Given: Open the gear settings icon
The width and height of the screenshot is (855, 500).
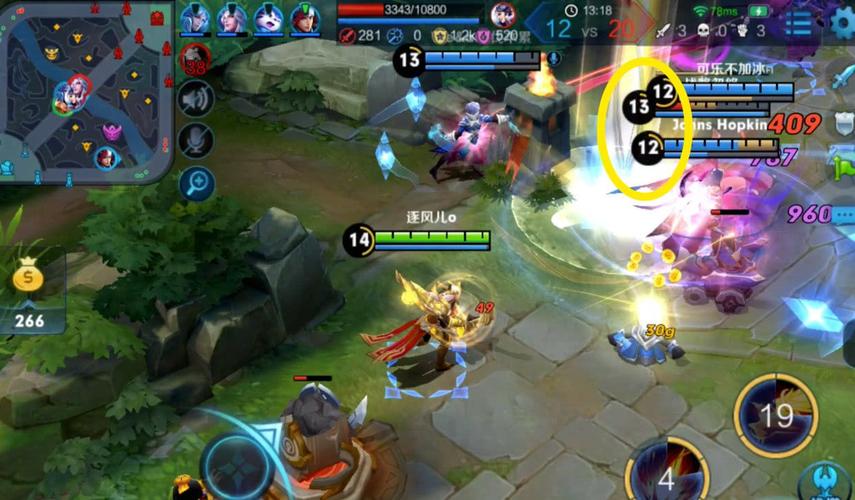Looking at the screenshot, I should 843,22.
